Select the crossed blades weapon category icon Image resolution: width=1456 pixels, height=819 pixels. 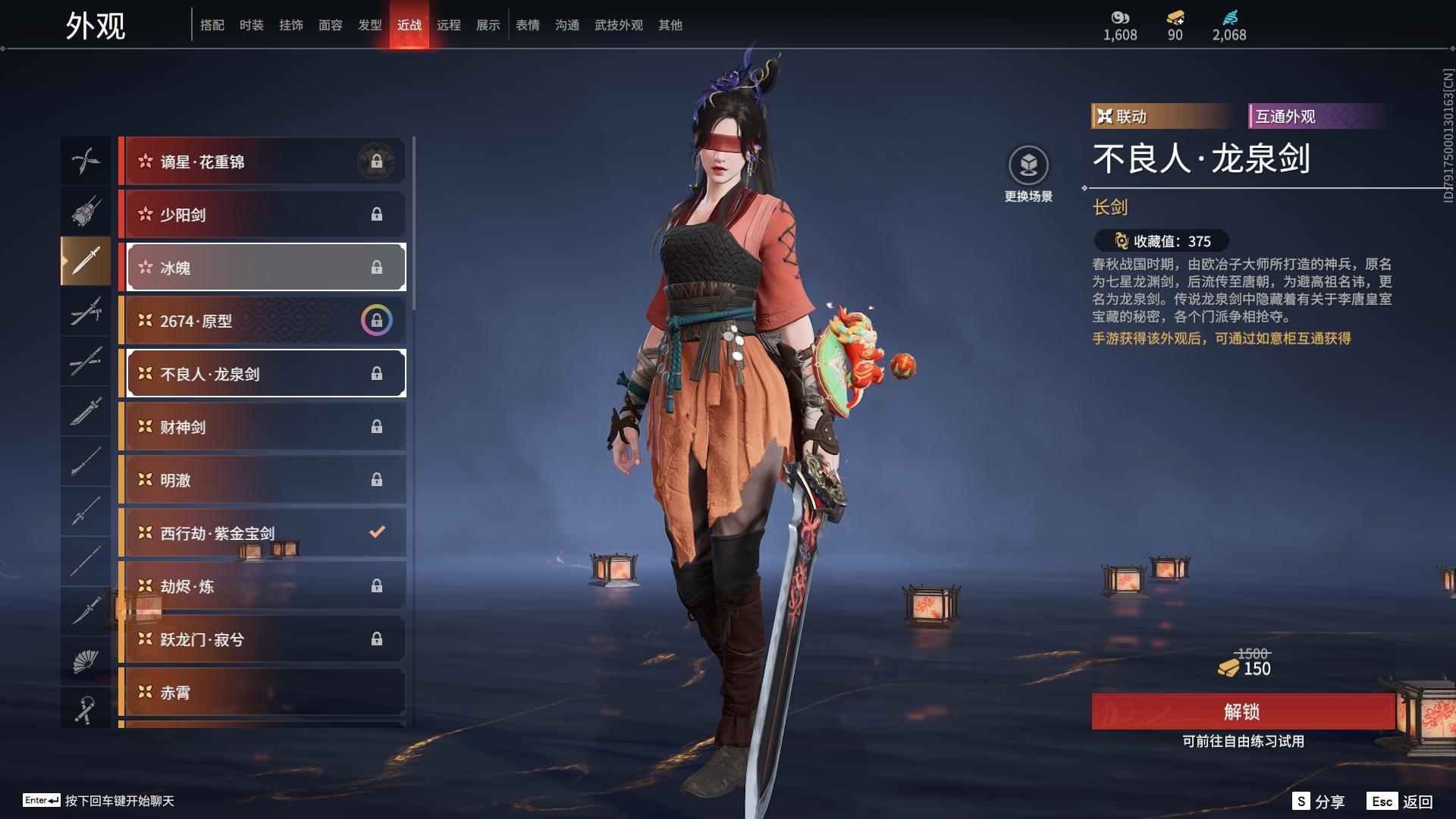click(86, 161)
